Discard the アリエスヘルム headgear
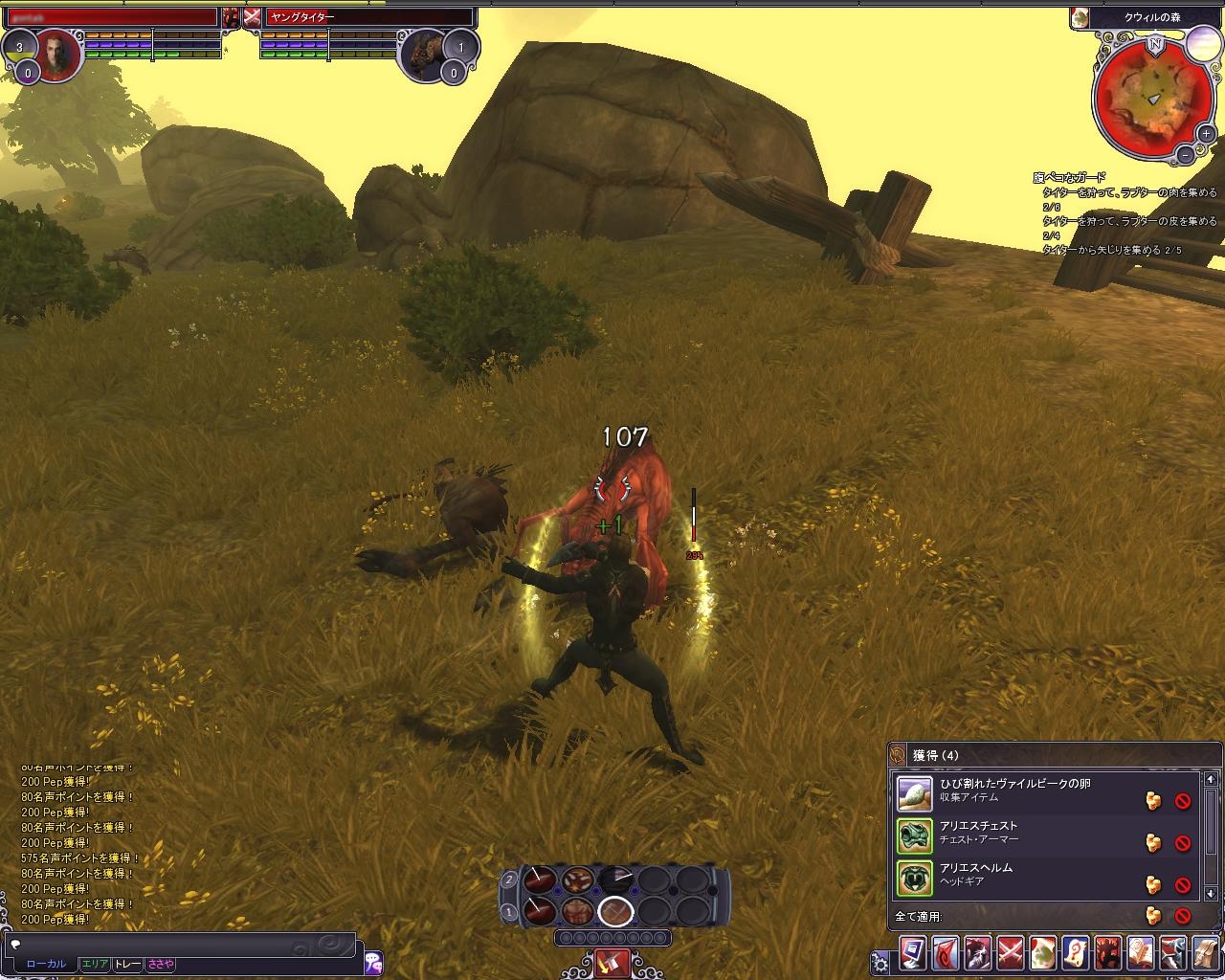Image resolution: width=1225 pixels, height=980 pixels. [x=1183, y=884]
